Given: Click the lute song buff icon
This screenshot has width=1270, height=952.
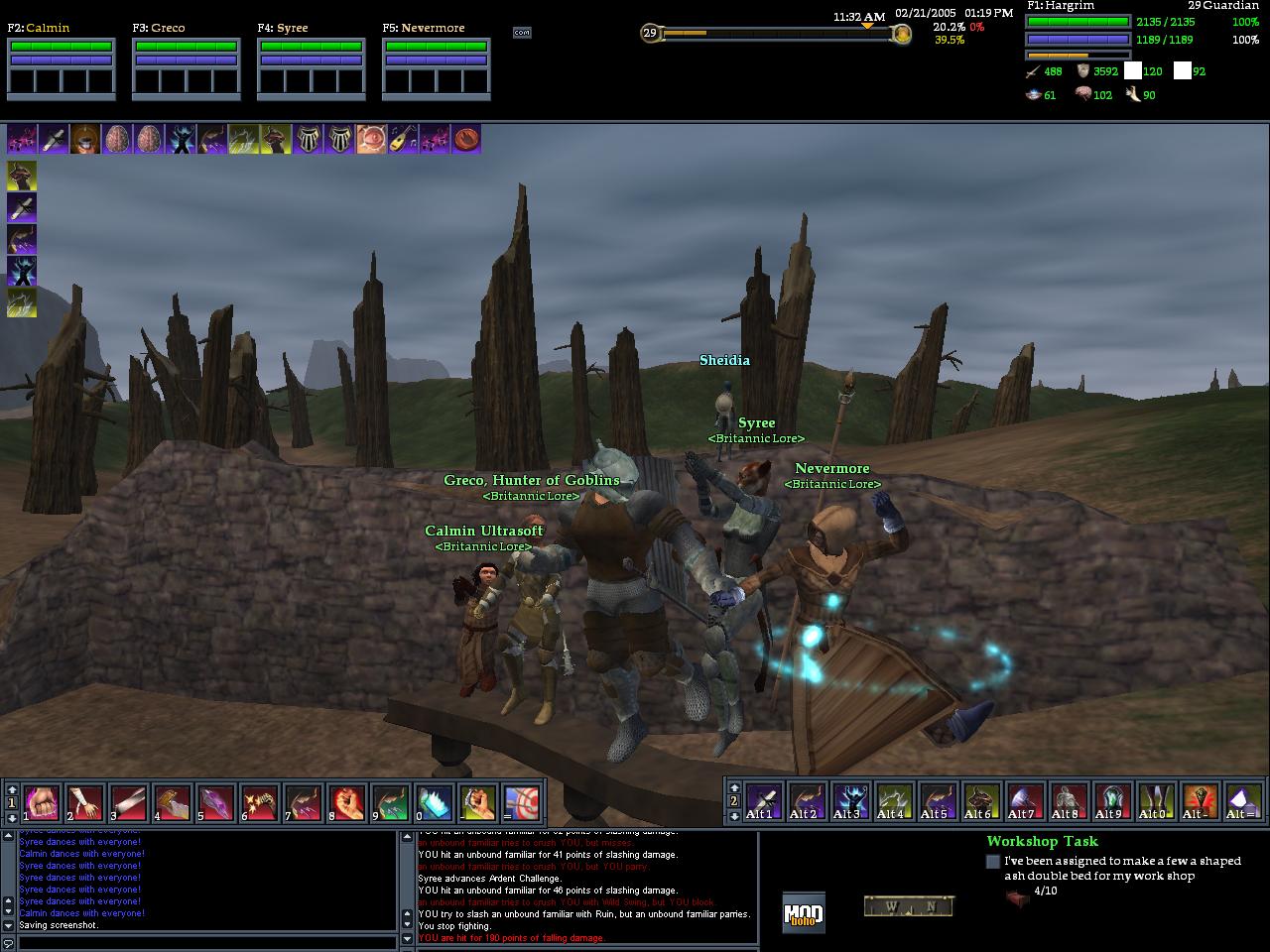Looking at the screenshot, I should point(403,139).
